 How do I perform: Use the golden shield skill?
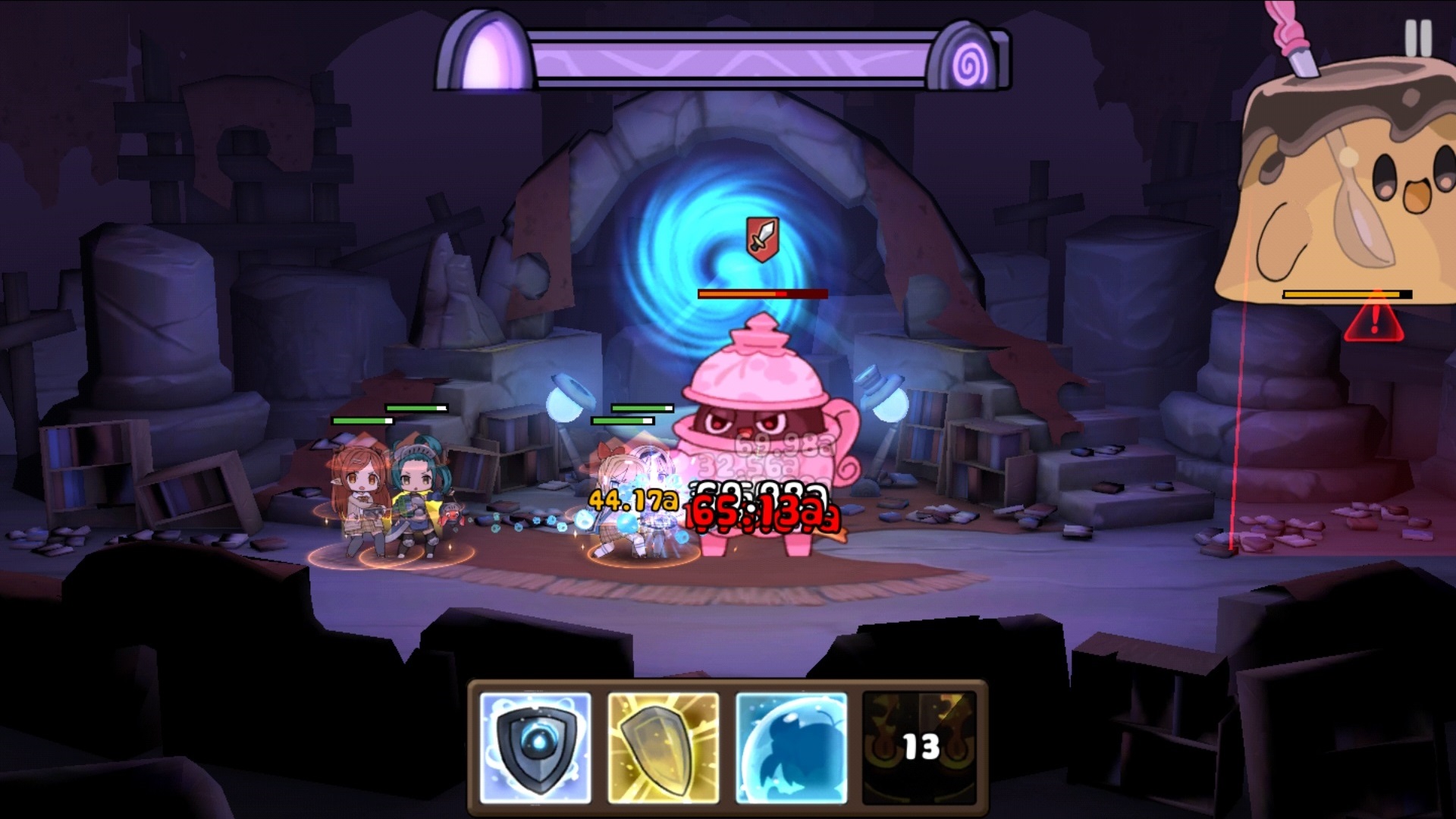click(664, 747)
